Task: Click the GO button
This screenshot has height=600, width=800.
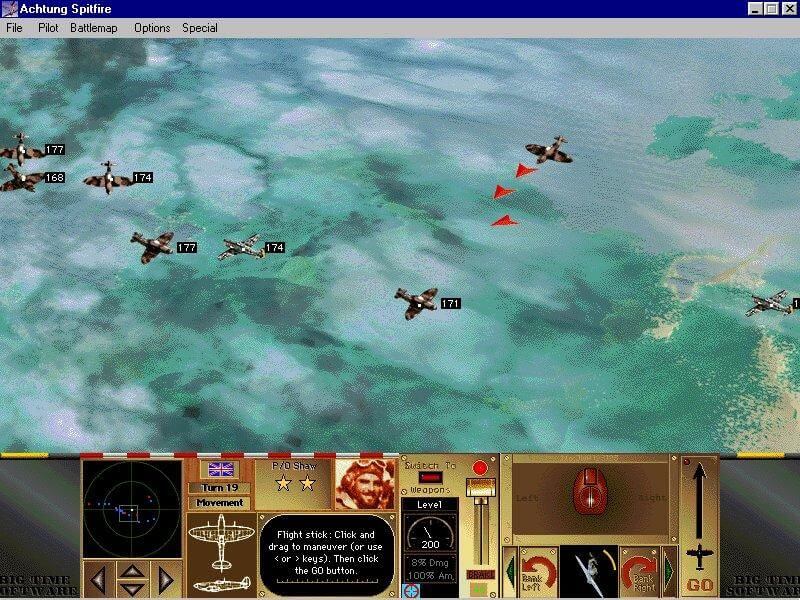Action: (x=700, y=583)
